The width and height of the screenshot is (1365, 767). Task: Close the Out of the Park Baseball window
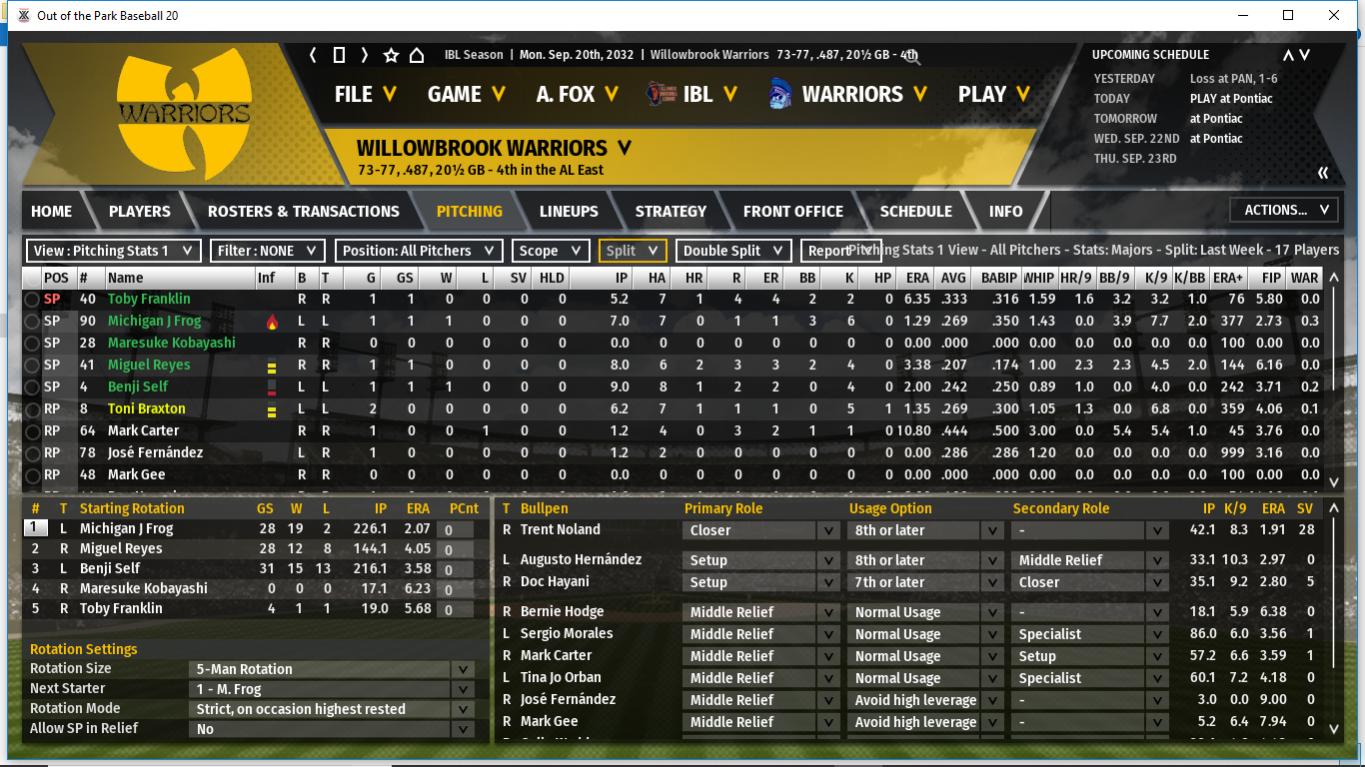coord(1334,15)
